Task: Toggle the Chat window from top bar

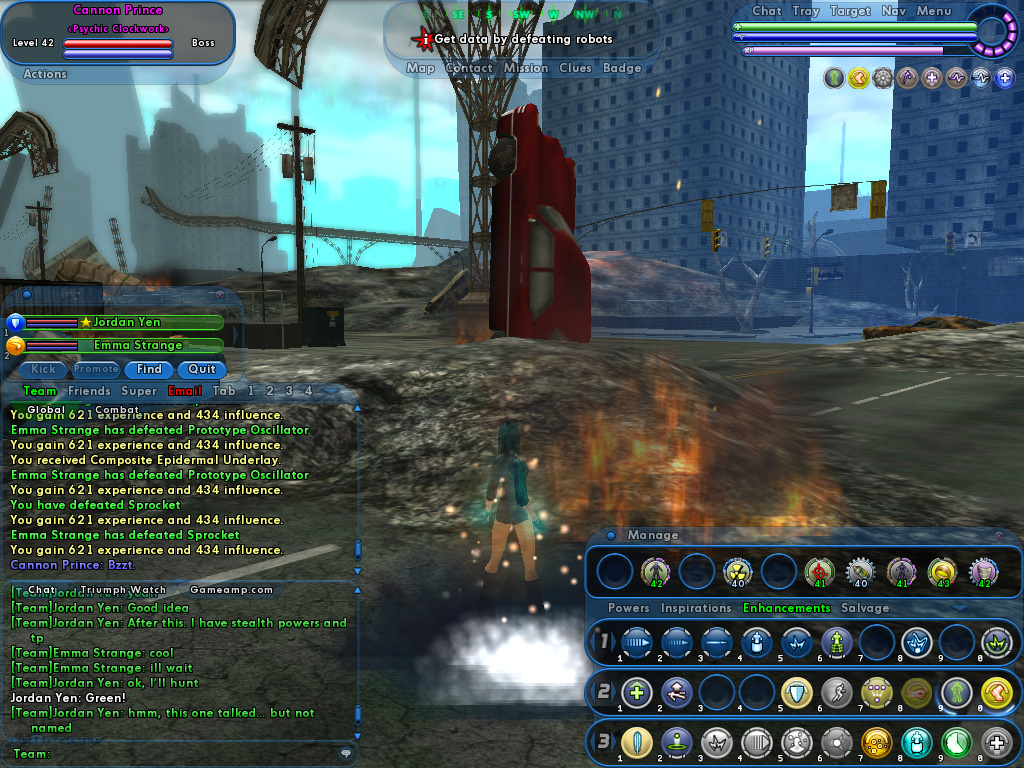Action: point(766,11)
